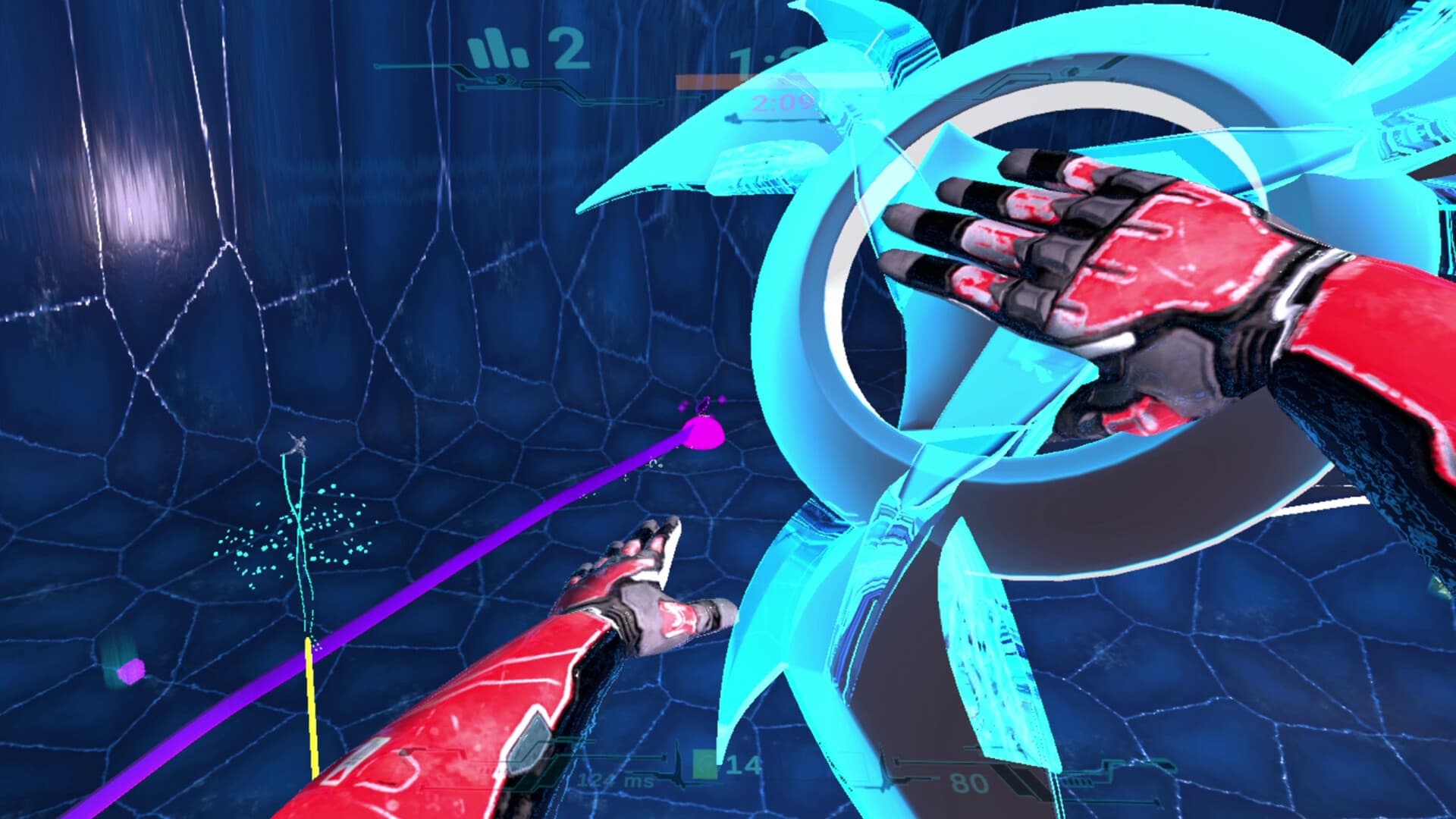The height and width of the screenshot is (819, 1456).
Task: Click the circuit-node icon on the left HUD trace
Action: click(x=502, y=79)
